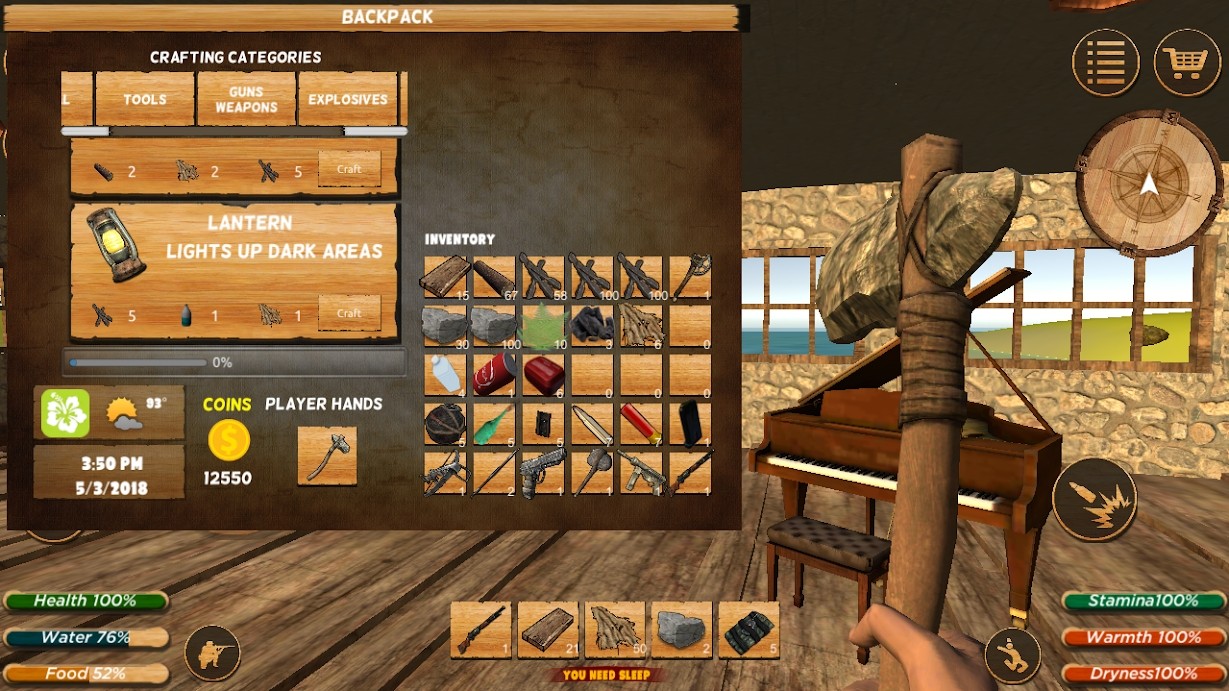This screenshot has height=691, width=1229.
Task: Equip the shotgun from the hotbar
Action: click(481, 629)
